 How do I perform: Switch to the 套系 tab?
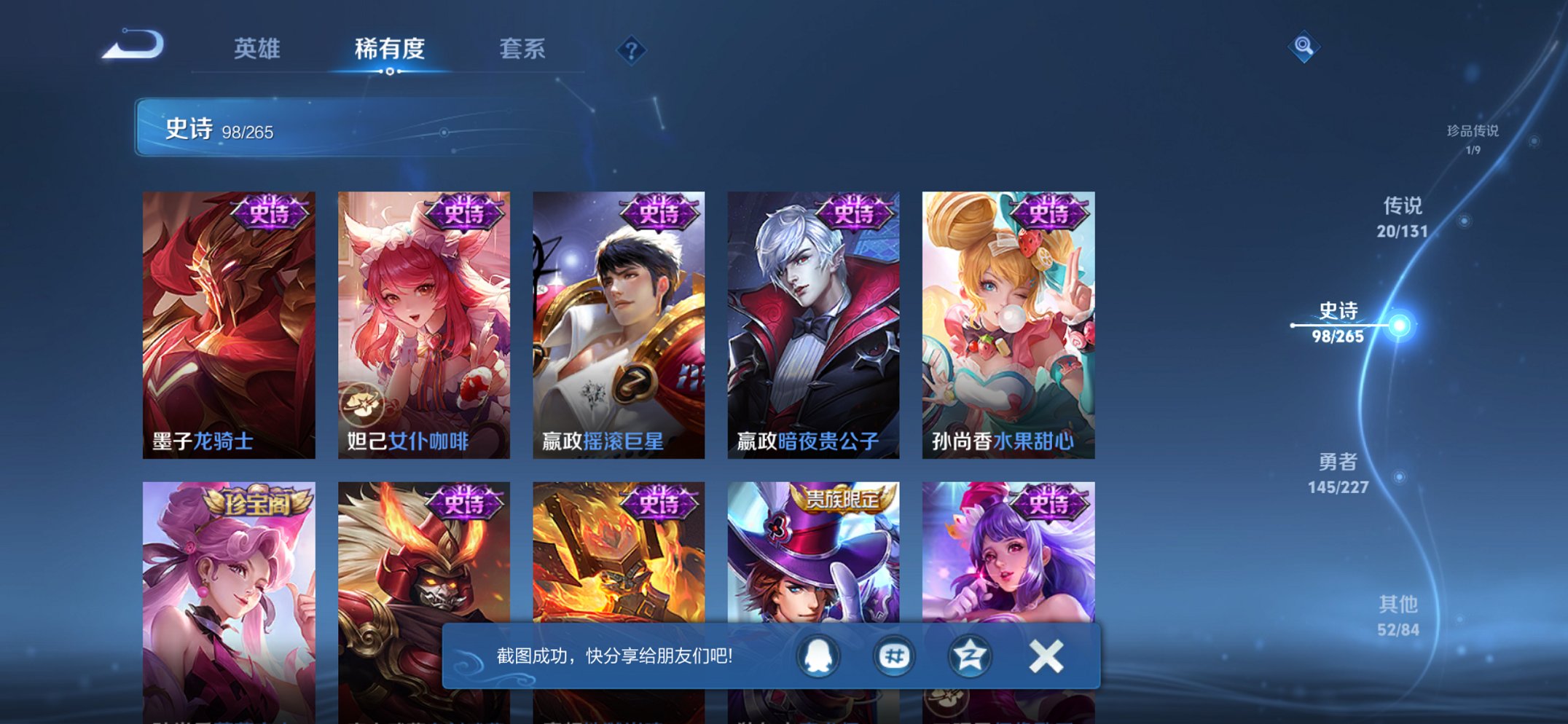pyautogui.click(x=523, y=50)
